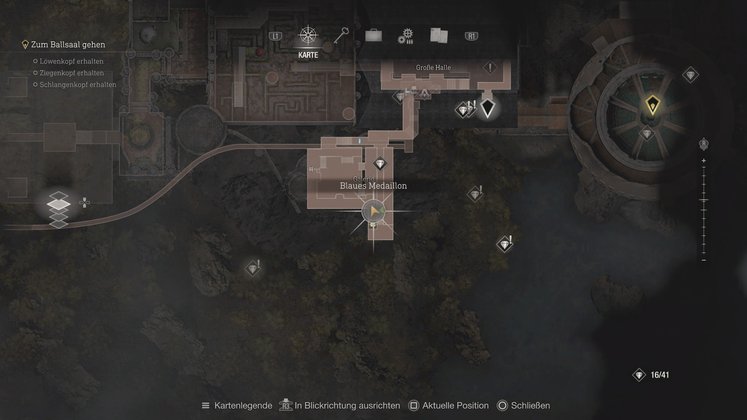
Task: Center map on Aktuelle Position
Action: 447,405
